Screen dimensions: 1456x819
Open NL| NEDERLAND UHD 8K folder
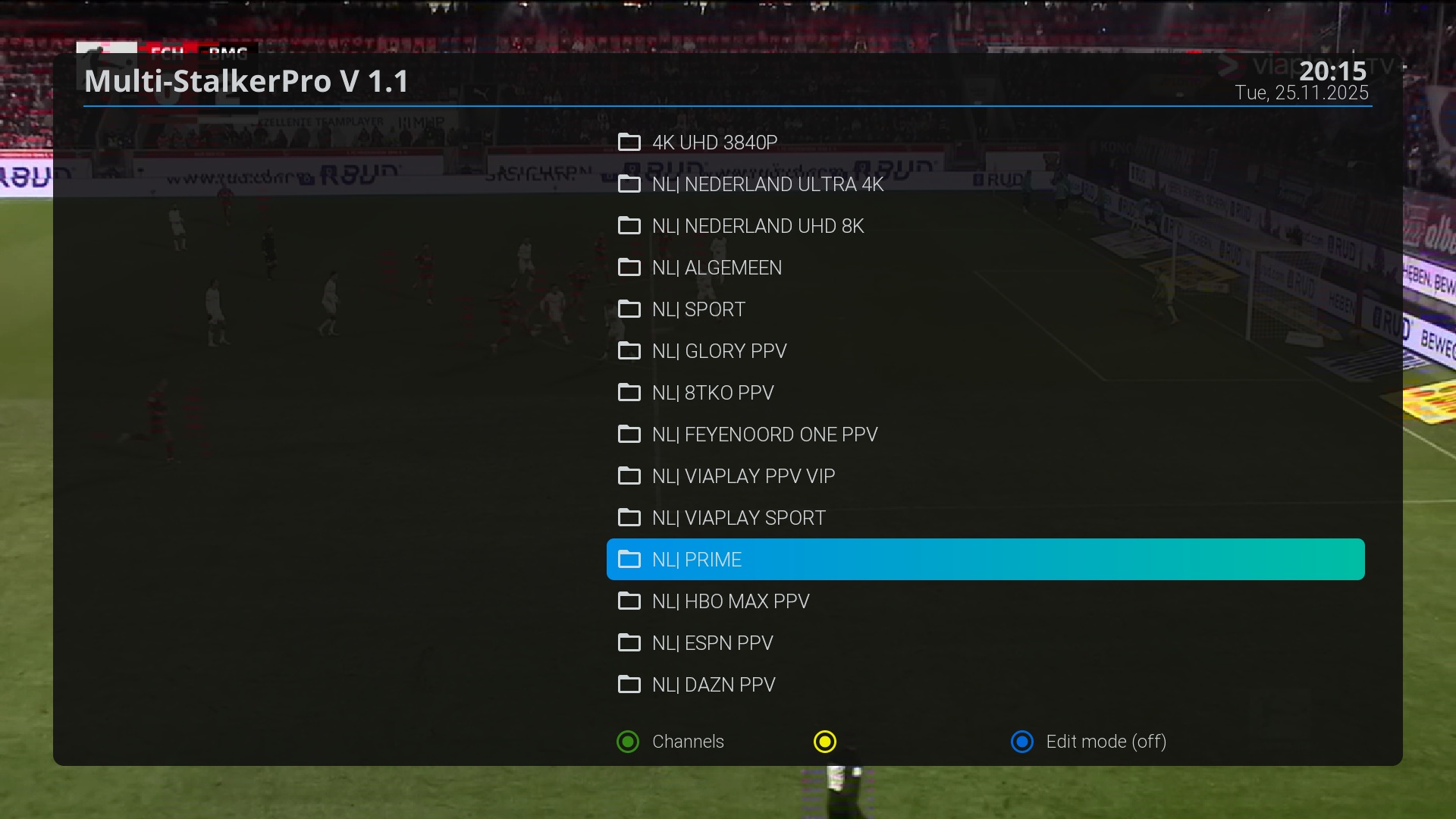[x=758, y=226]
